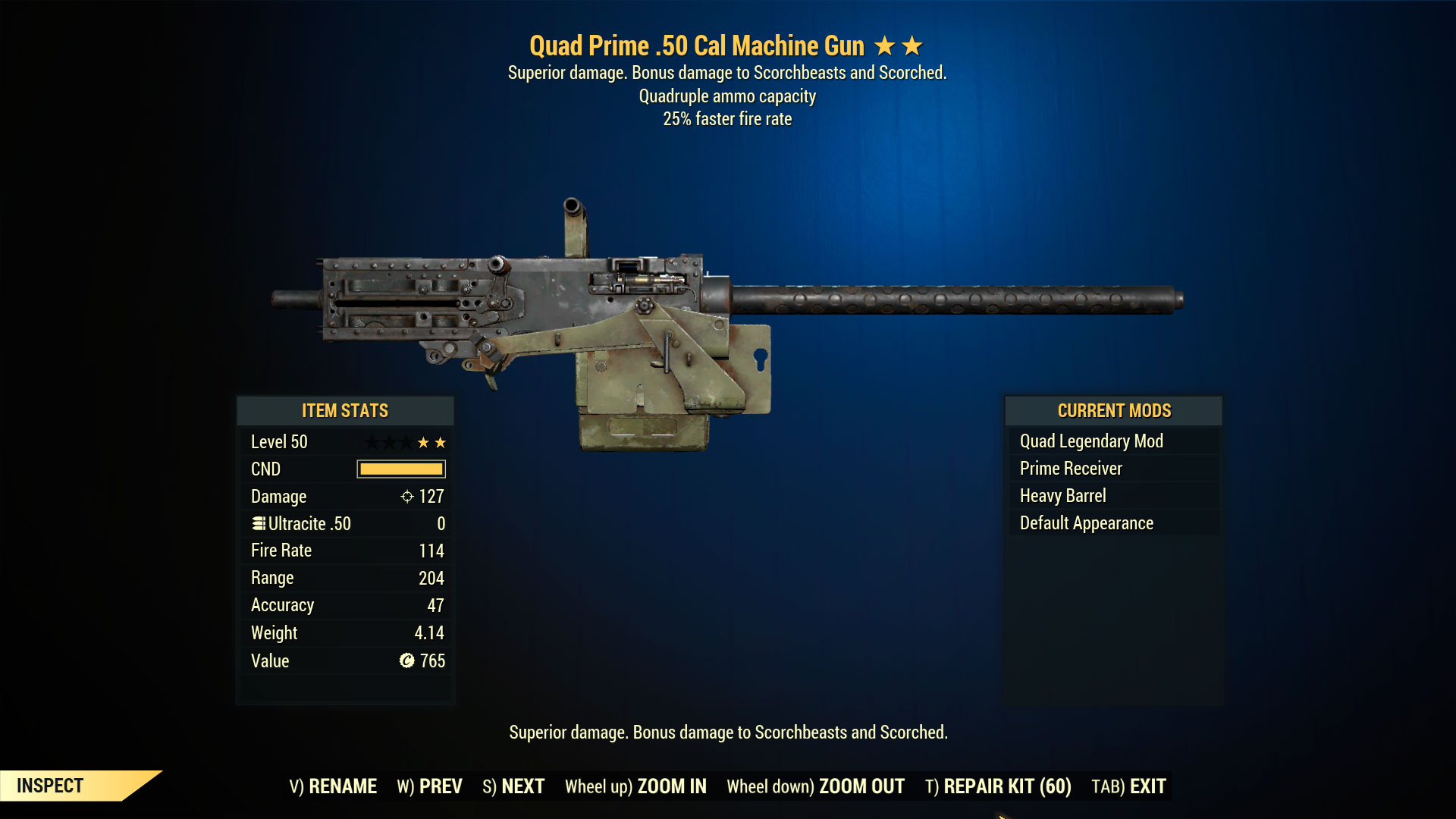Select Heavy Barrel in Current Mods
The width and height of the screenshot is (1456, 819).
(1062, 495)
